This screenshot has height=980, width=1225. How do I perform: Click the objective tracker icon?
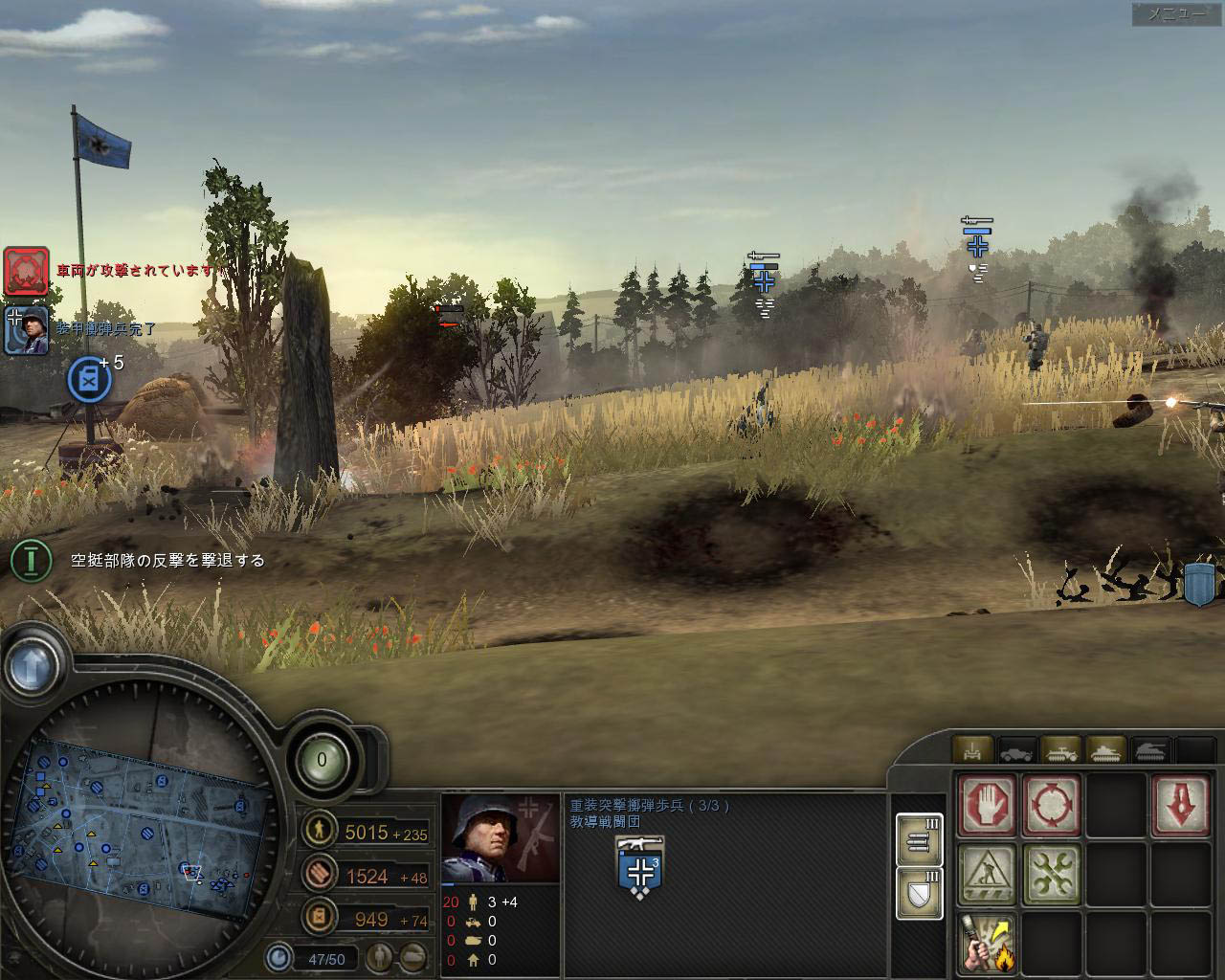pos(32,560)
